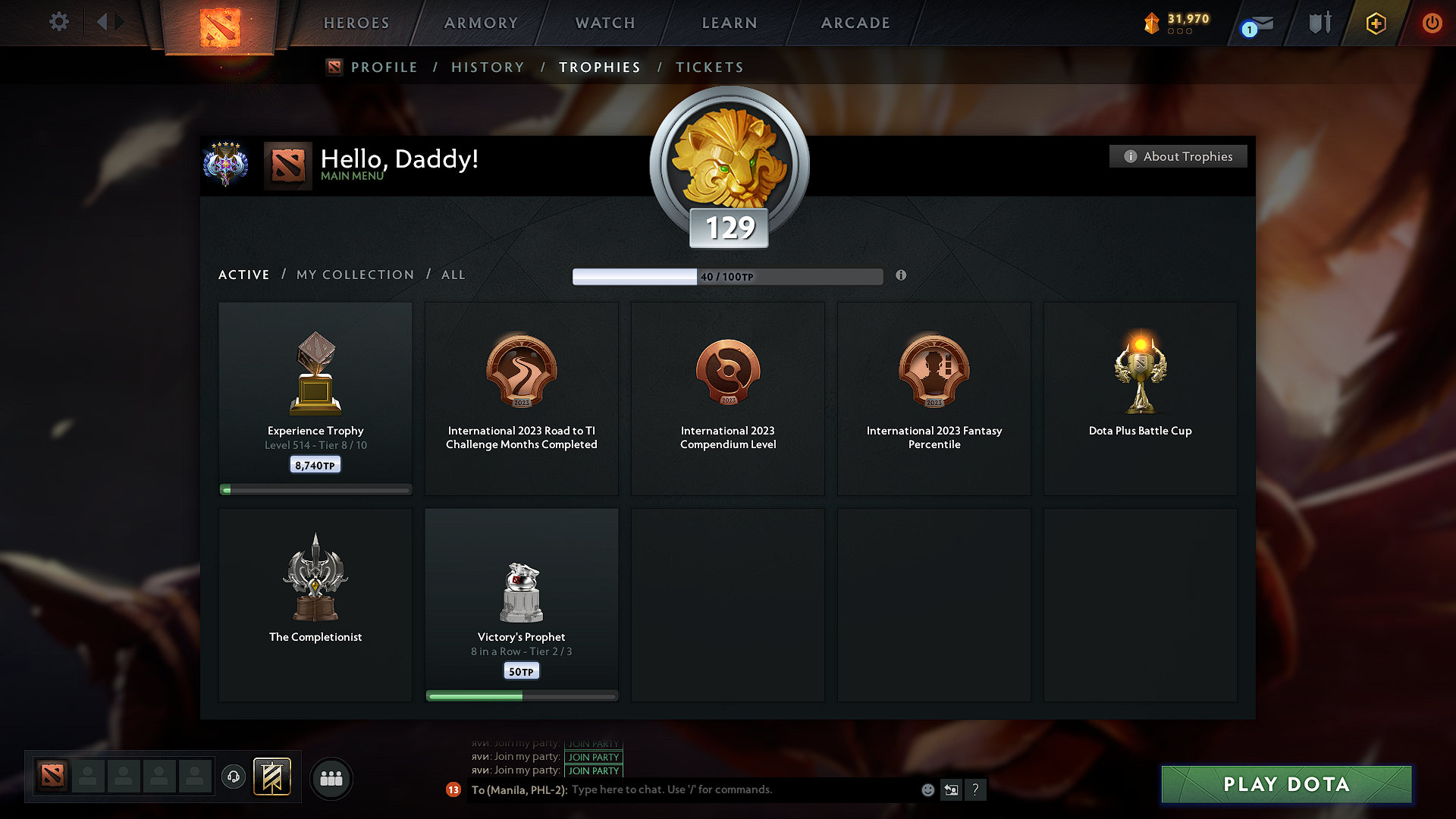
Task: Click the 40/100TP progress bar
Action: (x=728, y=276)
